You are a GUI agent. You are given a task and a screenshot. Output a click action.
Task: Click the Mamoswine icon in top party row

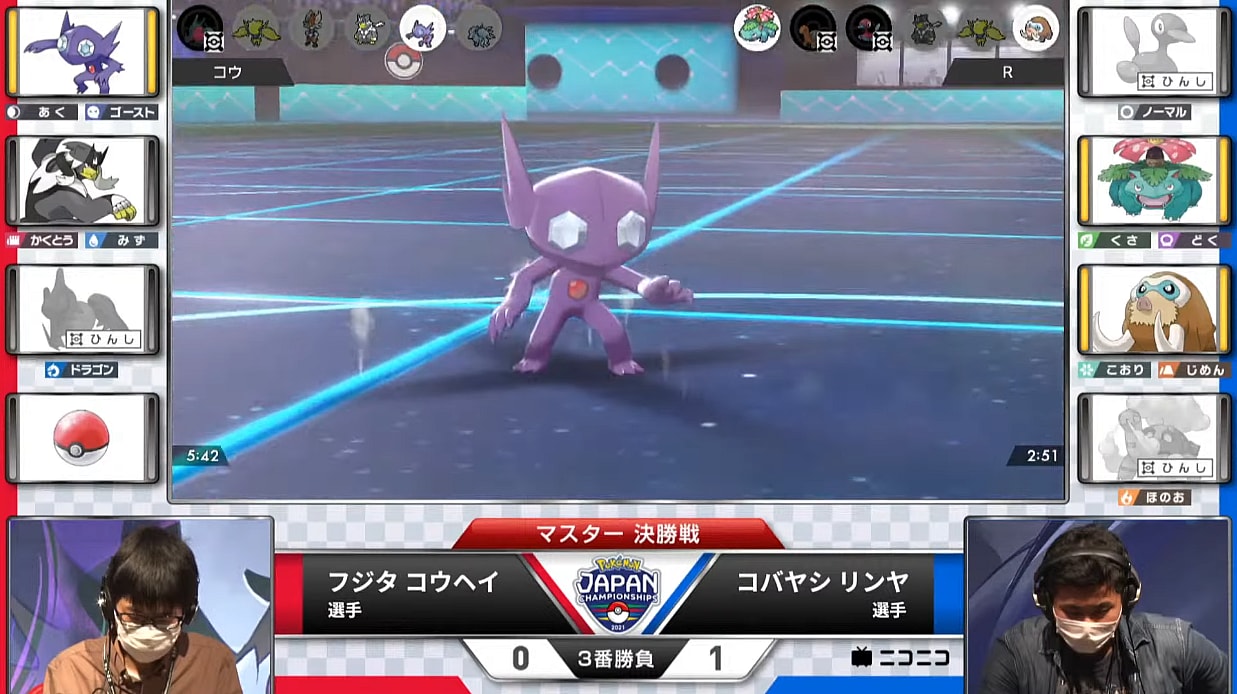(x=1035, y=27)
